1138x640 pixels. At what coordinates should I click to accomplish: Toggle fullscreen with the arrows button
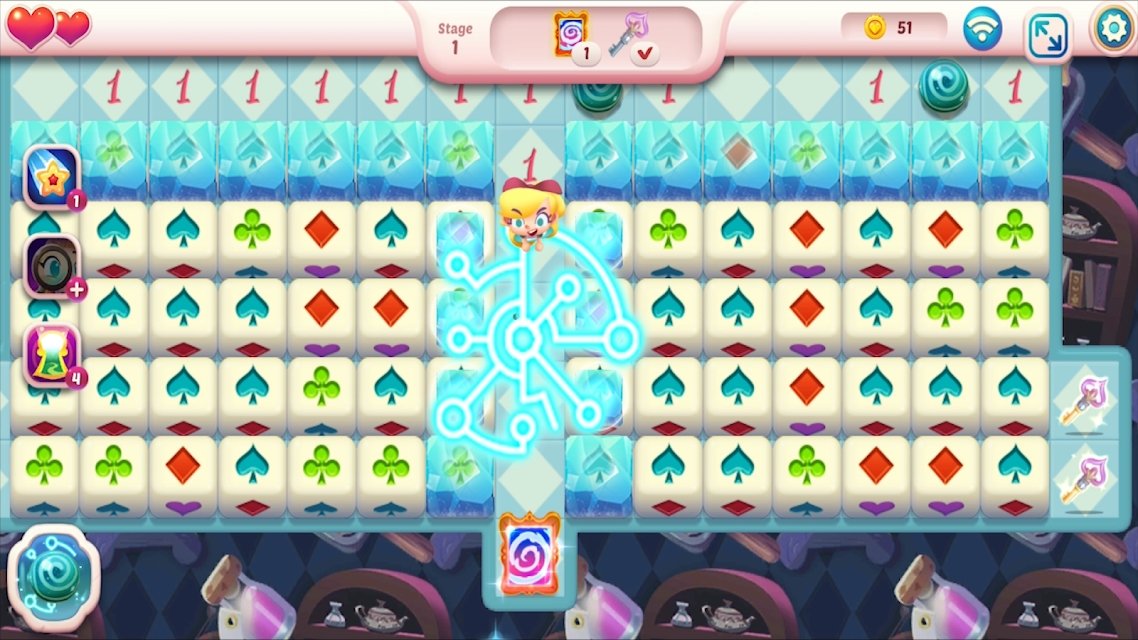coord(1047,35)
